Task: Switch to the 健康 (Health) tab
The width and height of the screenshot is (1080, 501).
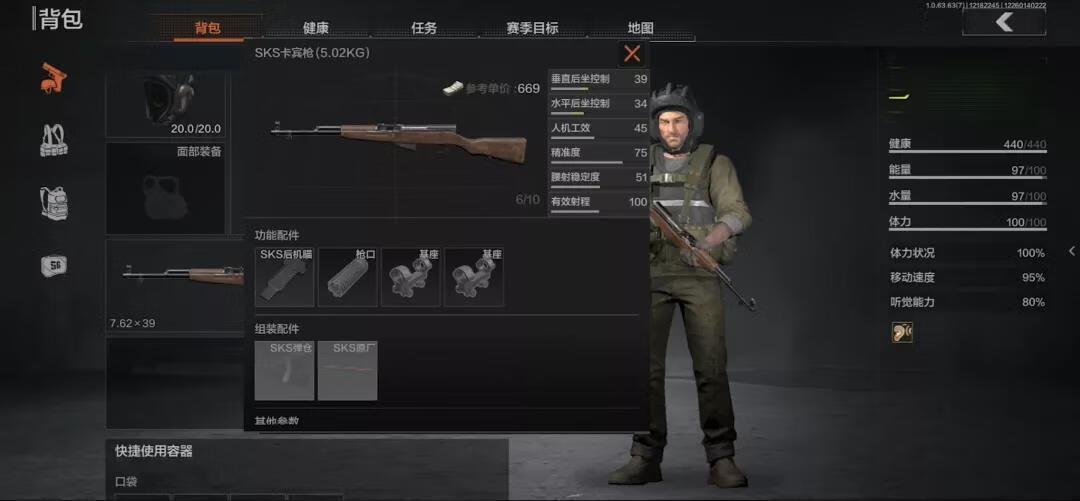Action: 316,28
